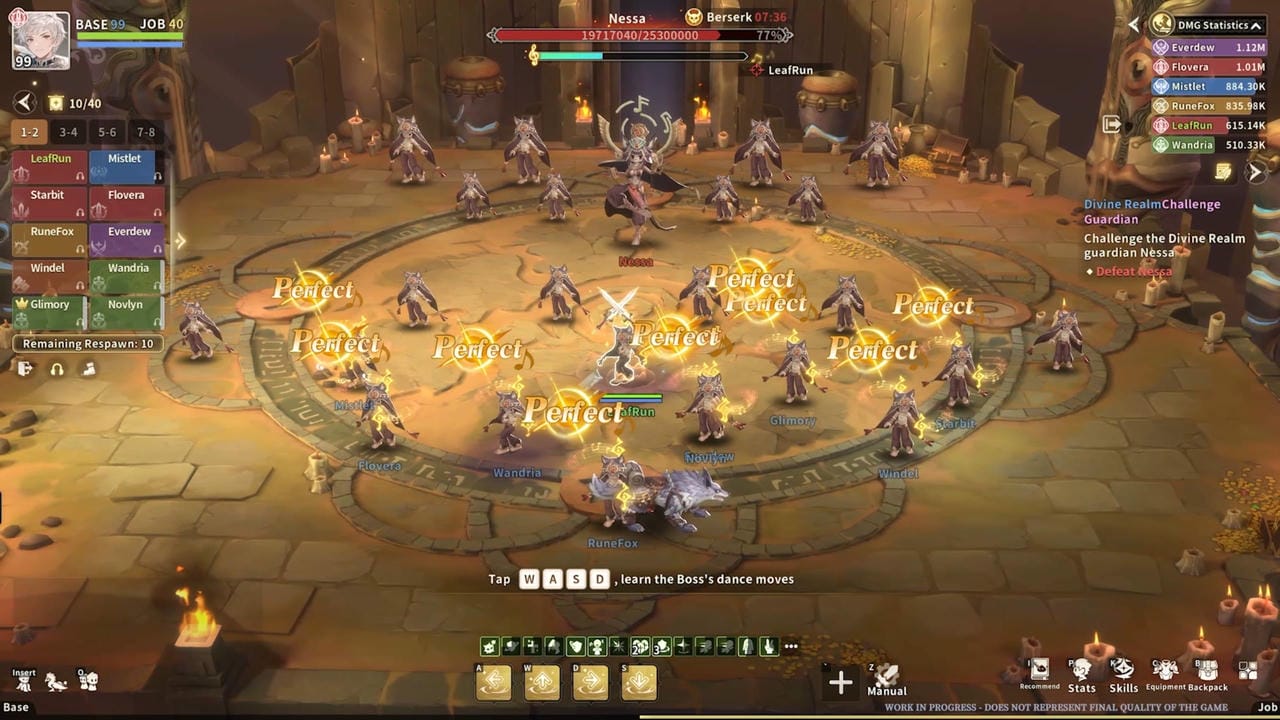Collapse the party panel with back arrow
This screenshot has height=720, width=1280.
coord(25,102)
